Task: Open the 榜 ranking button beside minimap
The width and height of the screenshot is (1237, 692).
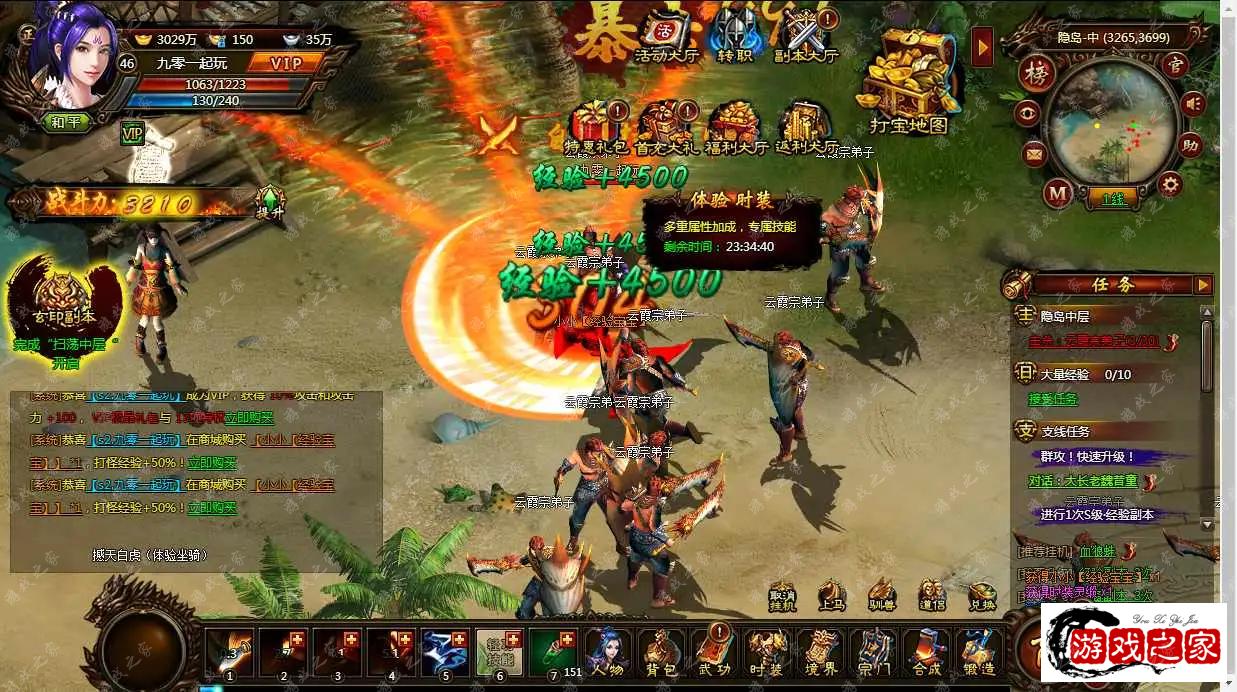Action: pos(1037,73)
